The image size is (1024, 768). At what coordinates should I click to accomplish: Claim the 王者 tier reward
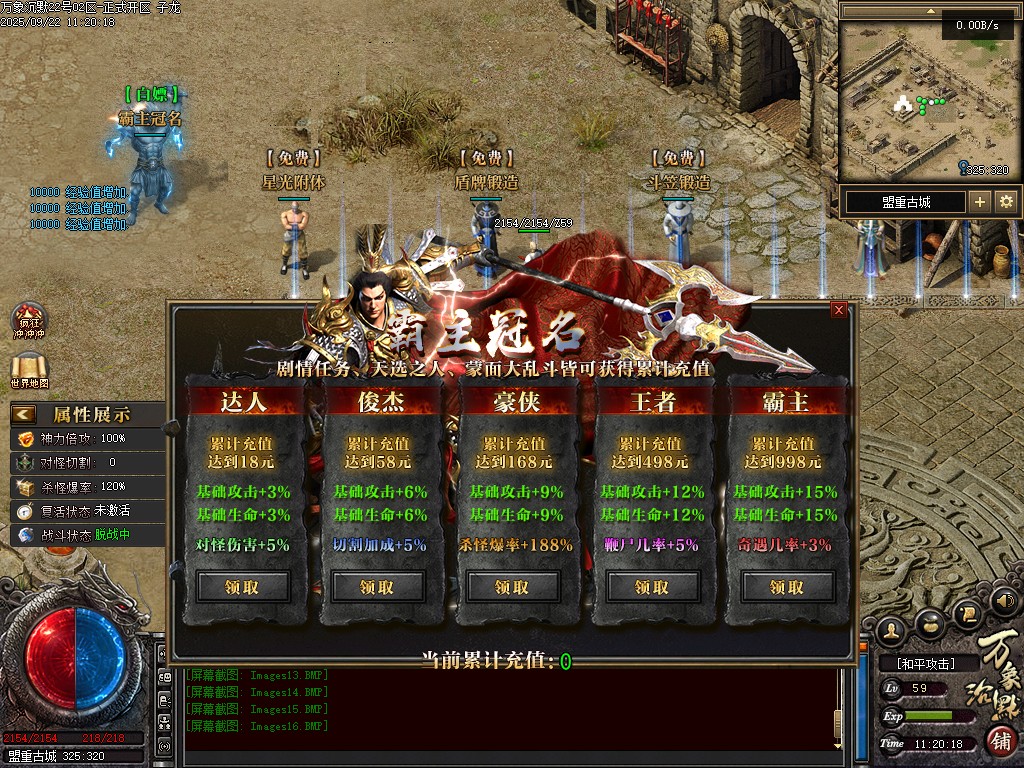pyautogui.click(x=651, y=587)
